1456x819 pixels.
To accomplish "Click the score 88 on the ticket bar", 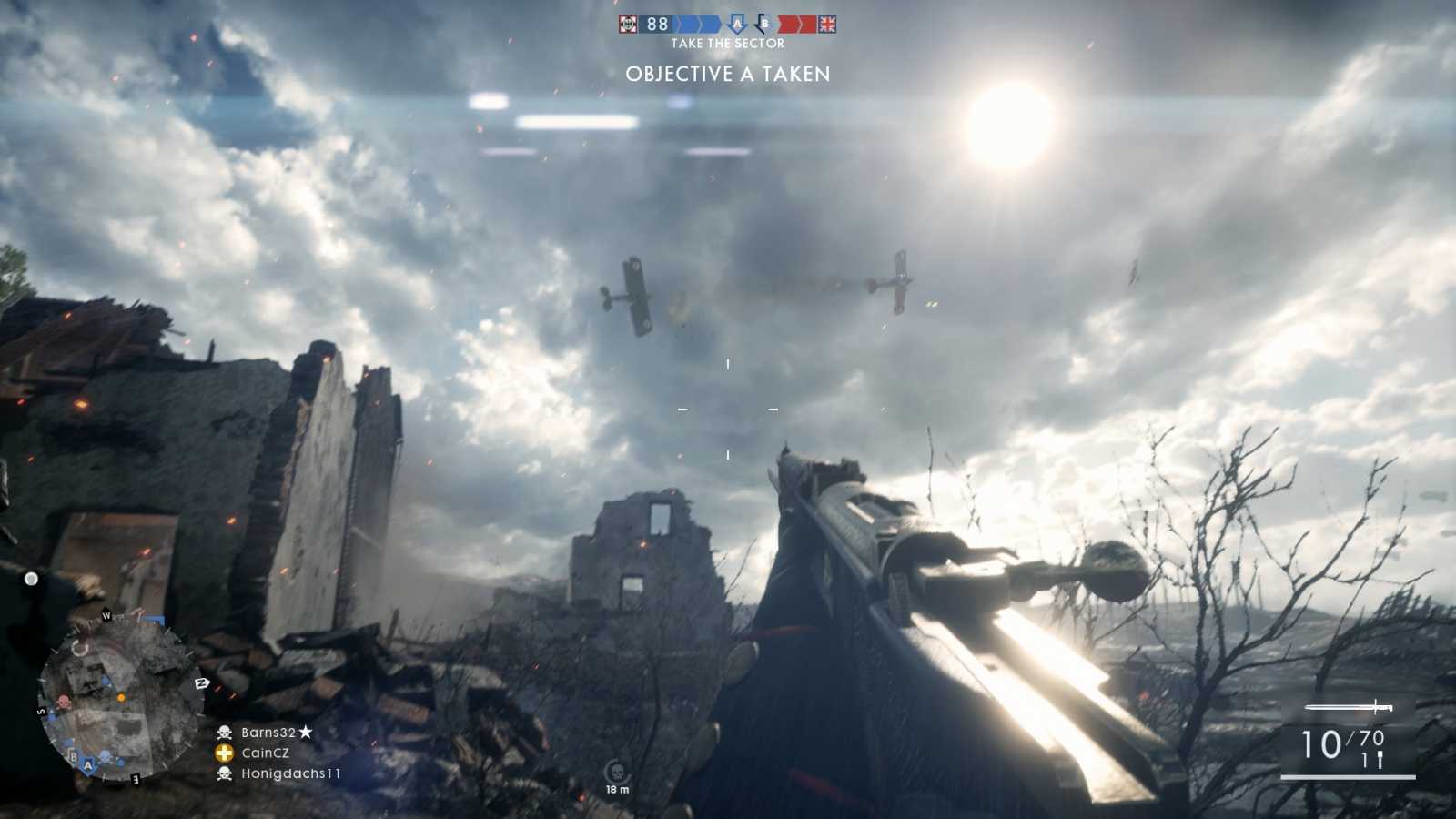I will 655,25.
